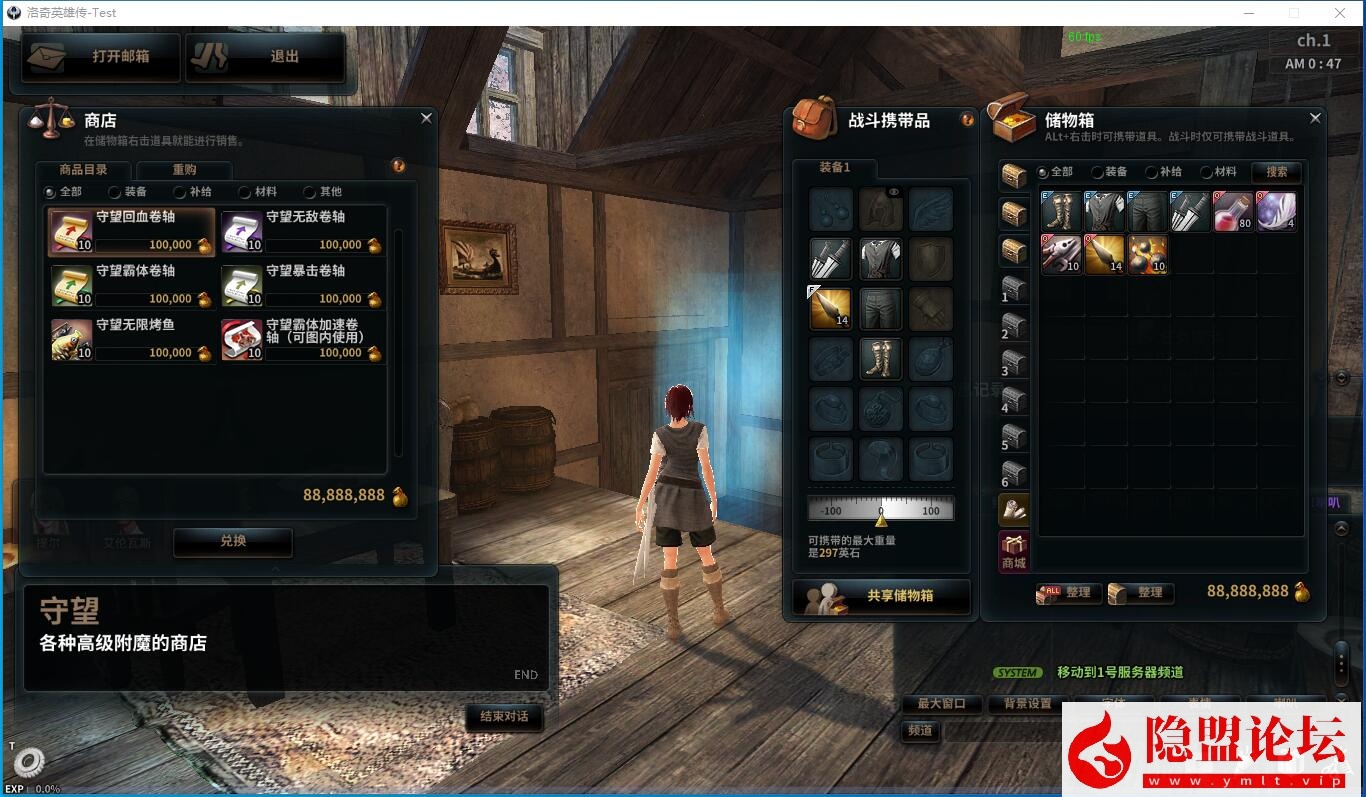The height and width of the screenshot is (797, 1366).
Task: Open the 共享储物箱 shared storage
Action: point(882,596)
